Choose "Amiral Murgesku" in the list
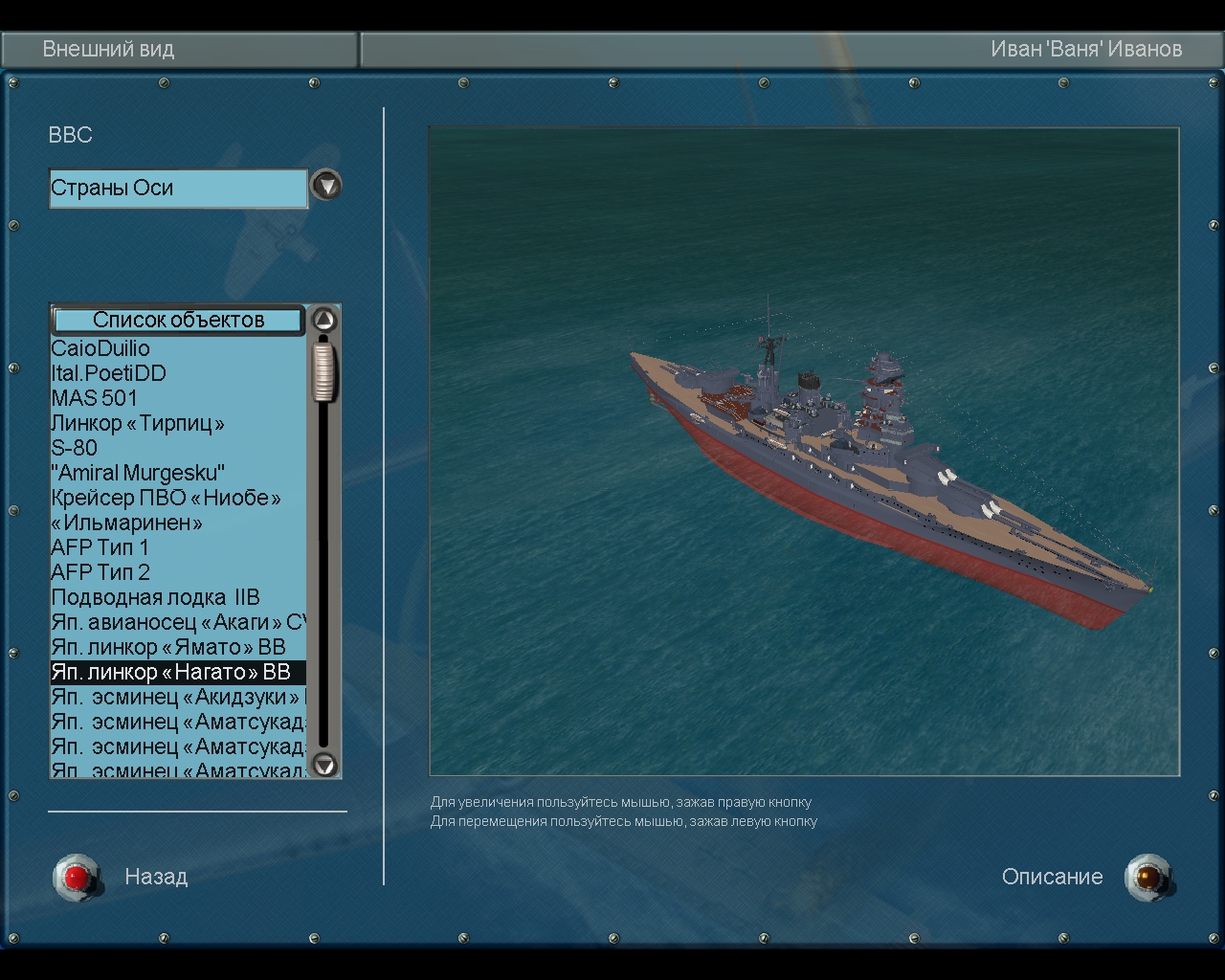1225x980 pixels. tap(138, 473)
